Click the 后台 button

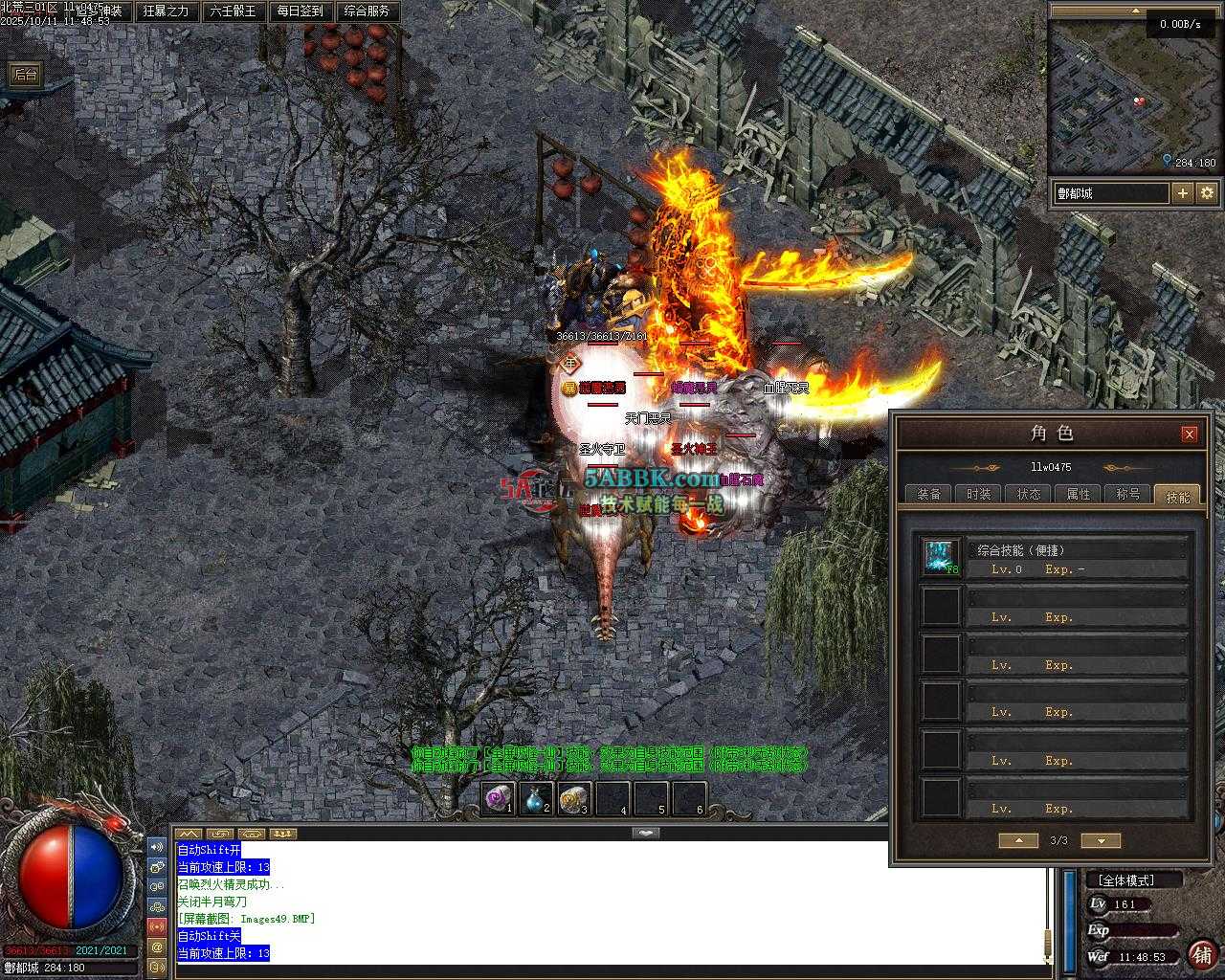[x=25, y=75]
